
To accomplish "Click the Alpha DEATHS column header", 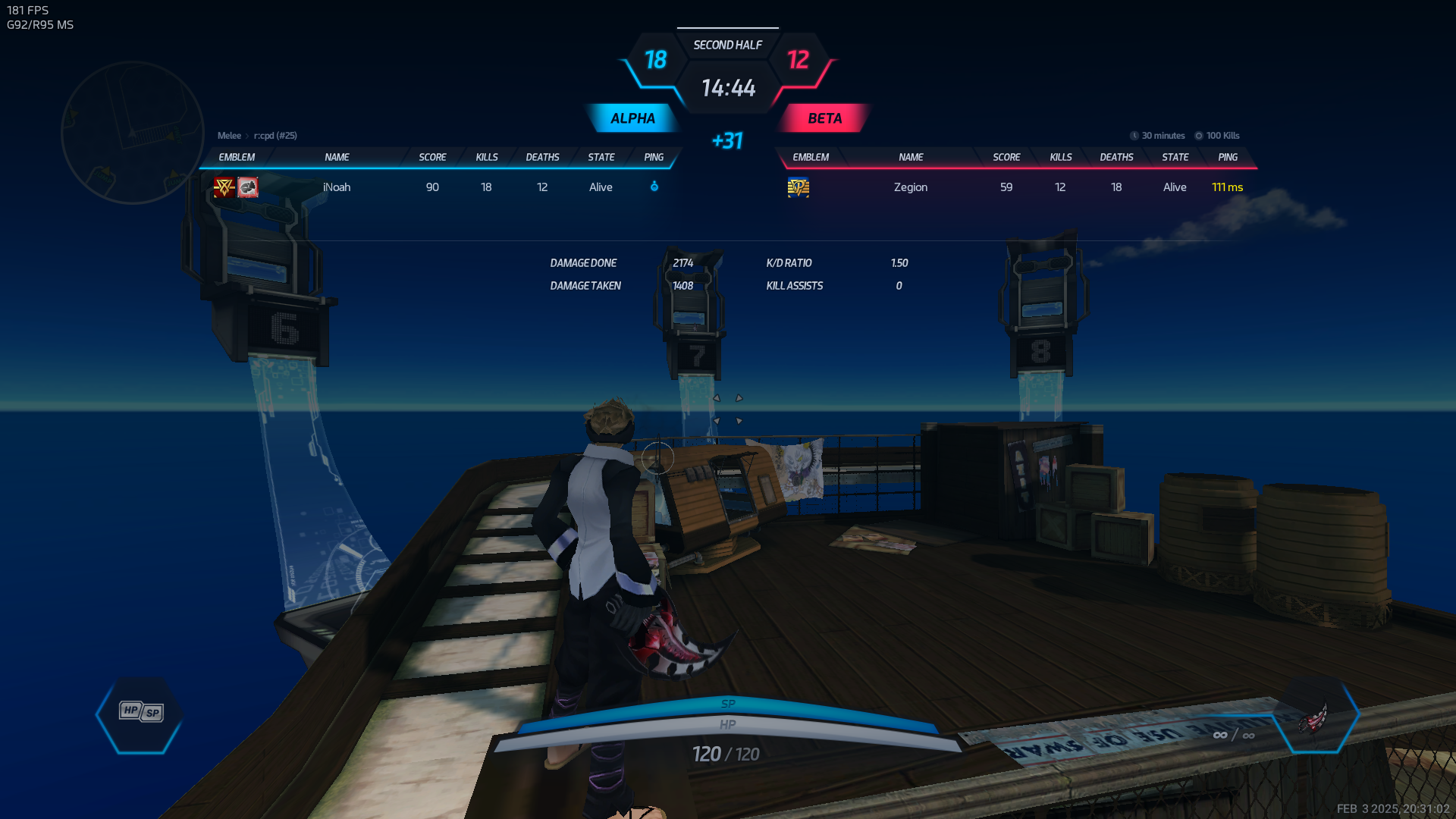I will (x=542, y=157).
